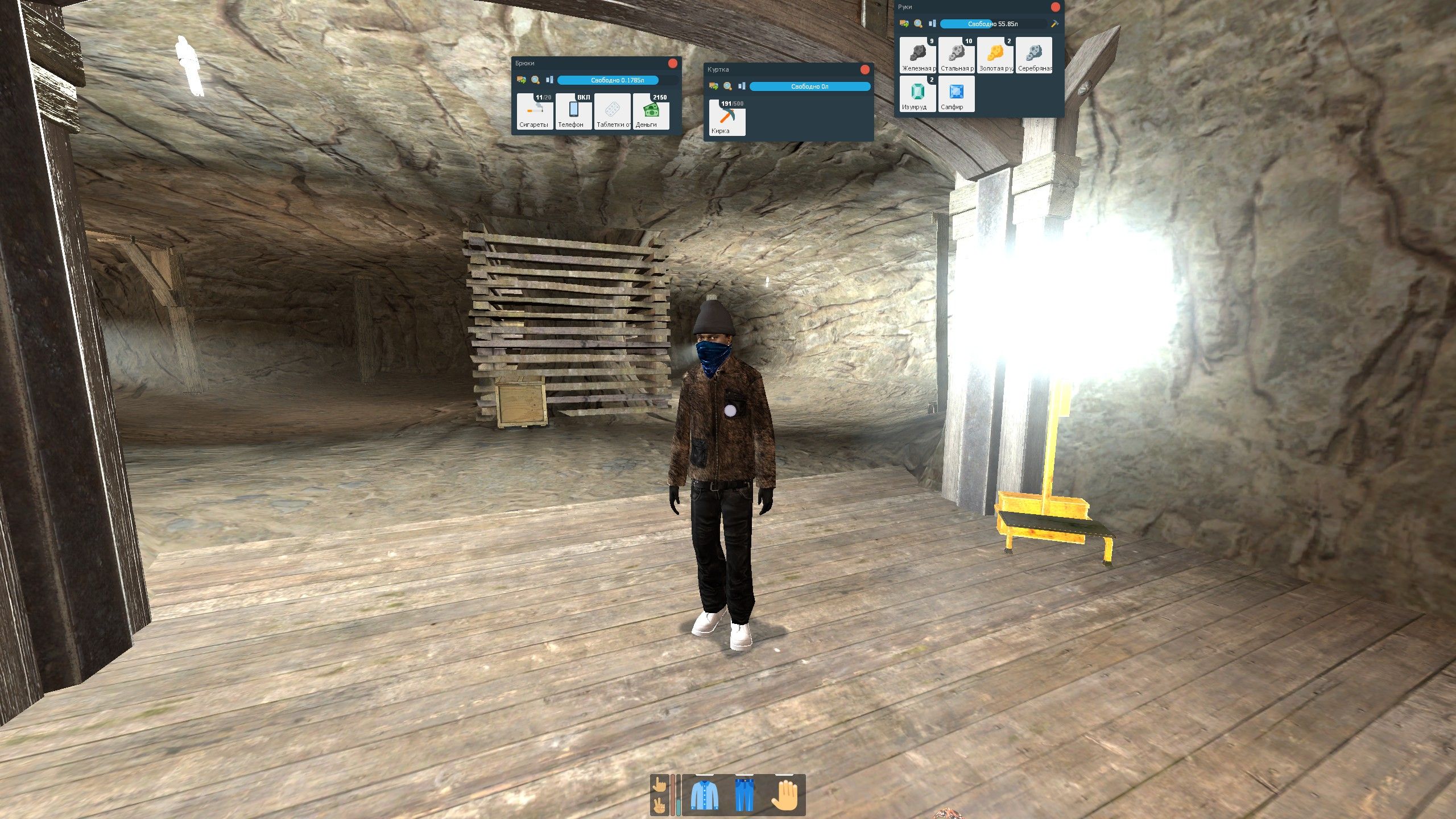Select the Сапфир sapphire slot
Image resolution: width=1456 pixels, height=819 pixels.
[956, 94]
